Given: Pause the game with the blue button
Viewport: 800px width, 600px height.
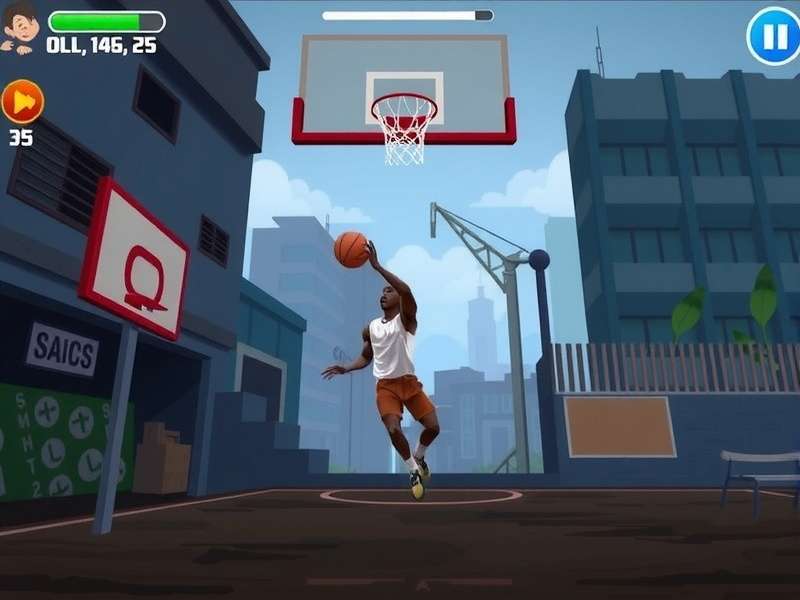Looking at the screenshot, I should click(x=774, y=37).
